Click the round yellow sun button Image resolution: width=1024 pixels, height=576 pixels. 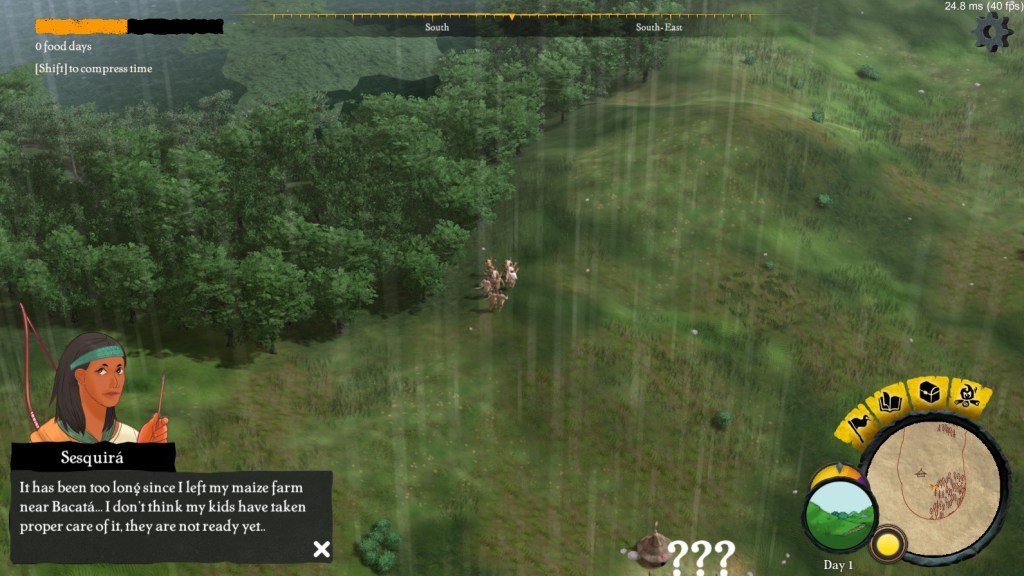885,545
